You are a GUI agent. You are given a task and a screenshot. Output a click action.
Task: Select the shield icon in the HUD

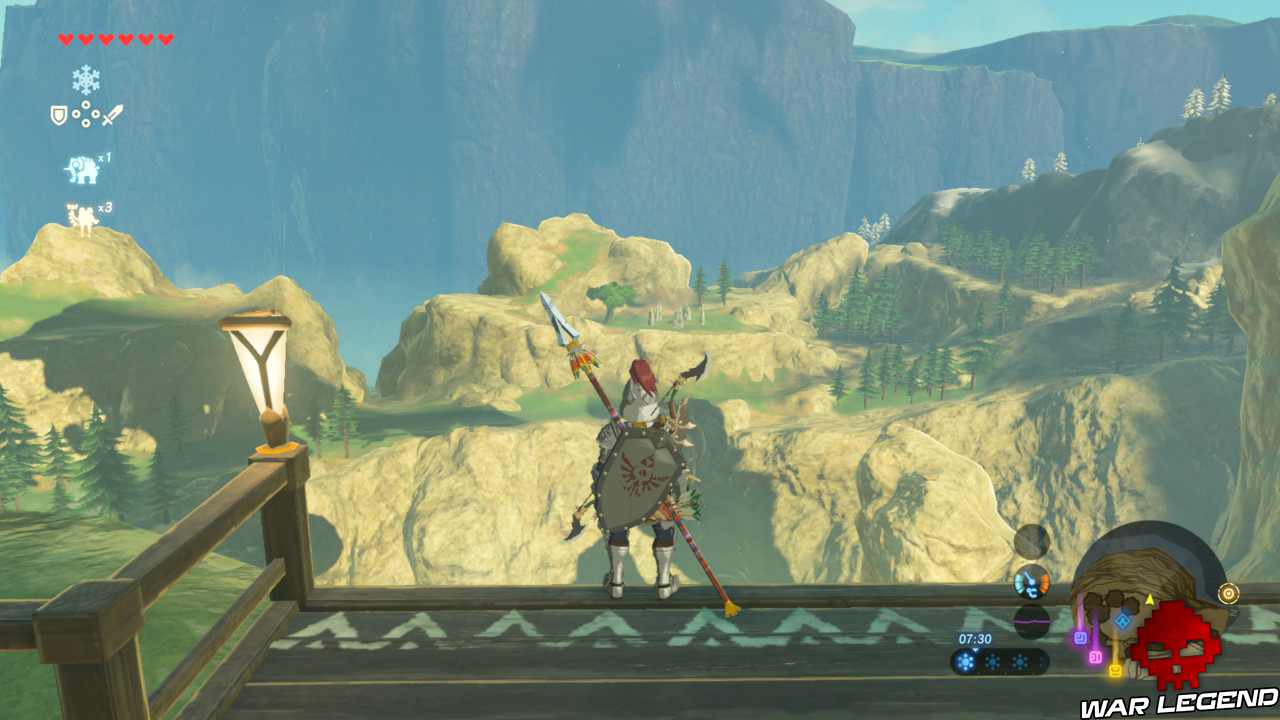57,113
